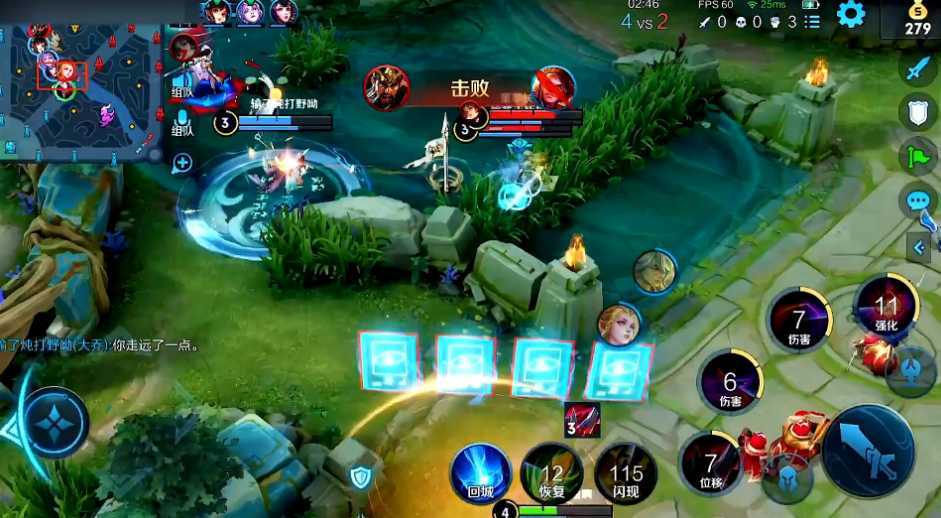Open the scoreboard list icon
Screen dimensions: 941x518
point(811,21)
